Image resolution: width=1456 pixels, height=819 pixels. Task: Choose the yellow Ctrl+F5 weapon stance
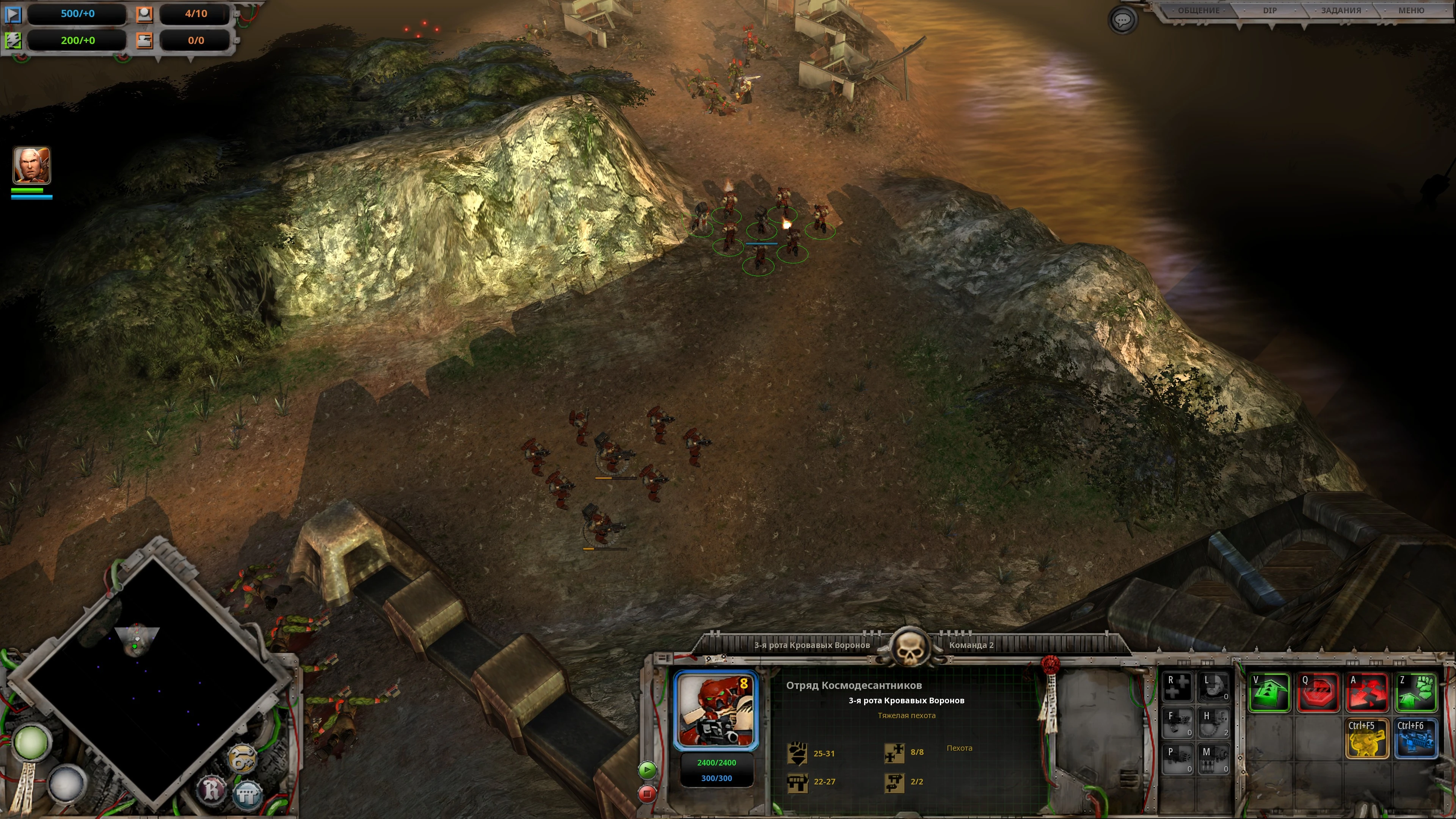pos(1367,738)
